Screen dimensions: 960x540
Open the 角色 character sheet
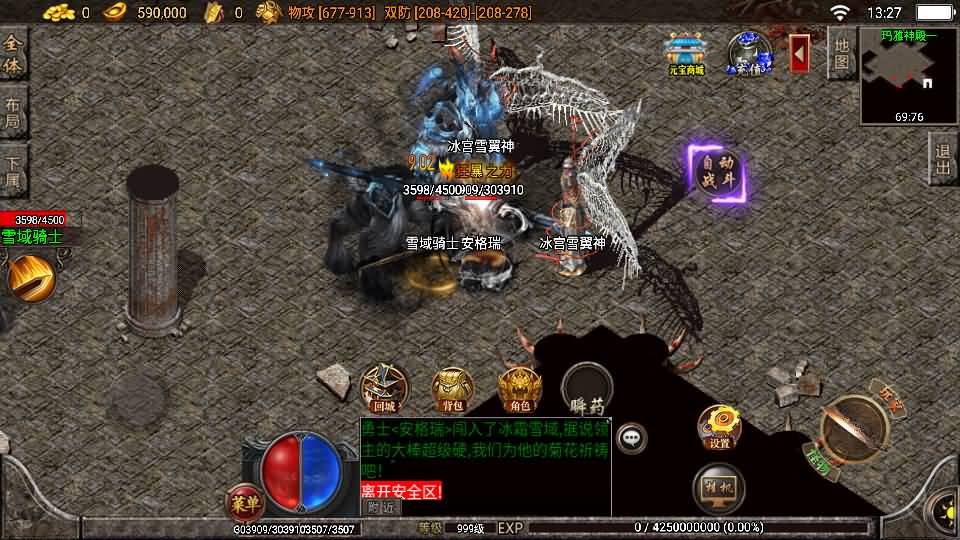pyautogui.click(x=520, y=390)
